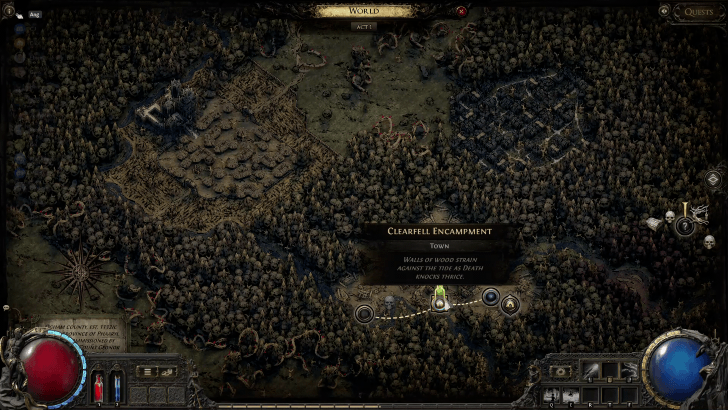728x410 pixels.
Task: Click the small arrow button beside Quests
Action: 664,11
